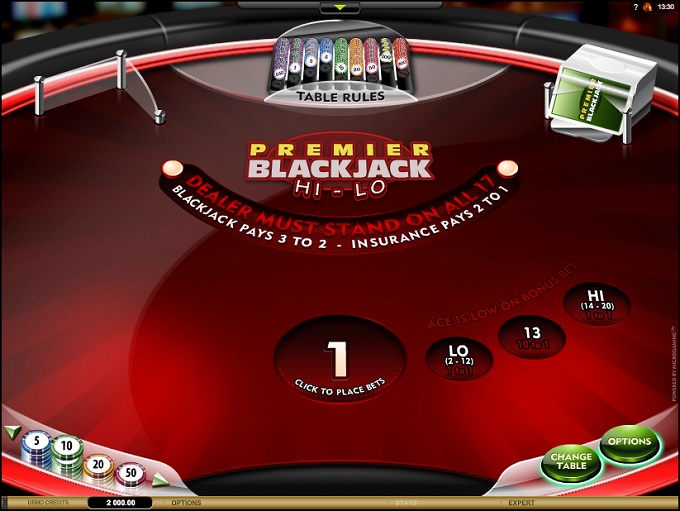Open the green Options button
This screenshot has width=680, height=511.
coord(629,442)
